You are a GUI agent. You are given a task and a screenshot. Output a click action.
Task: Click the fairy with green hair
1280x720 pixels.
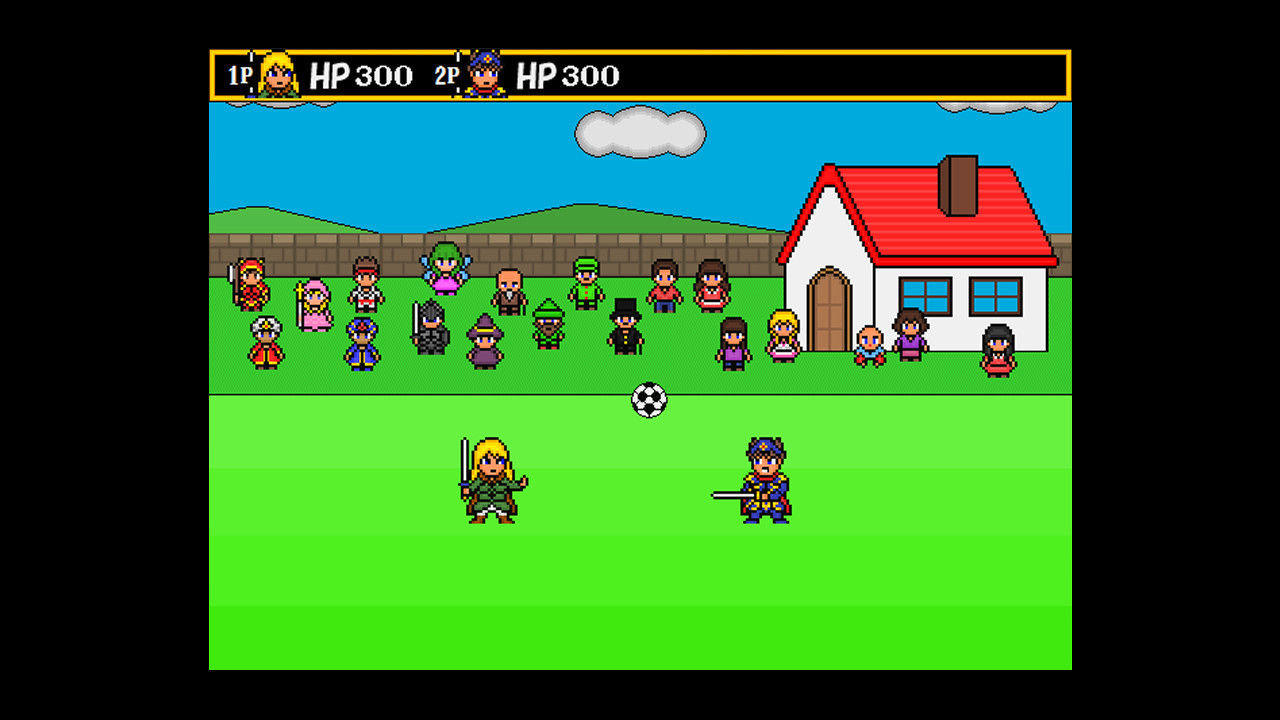446,268
